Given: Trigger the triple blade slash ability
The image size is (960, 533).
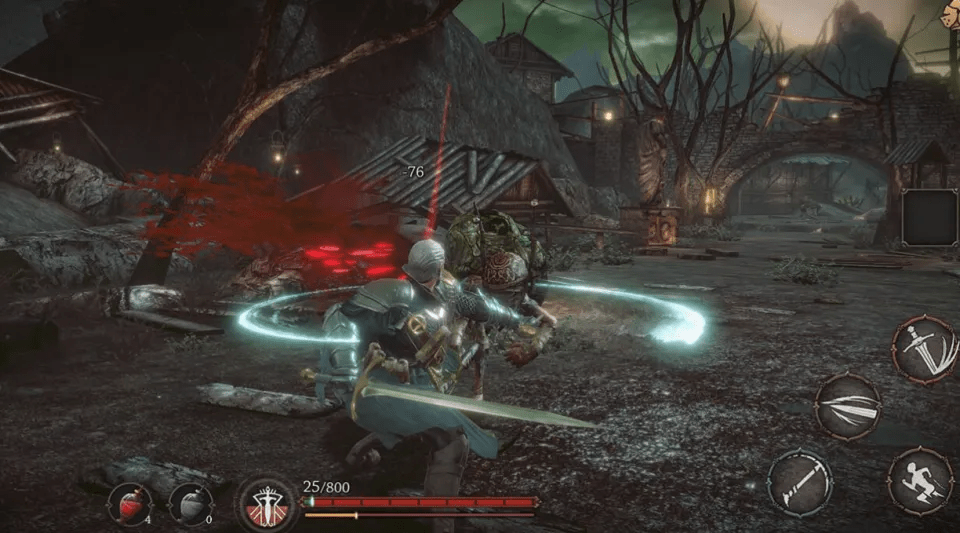Looking at the screenshot, I should pos(847,406).
